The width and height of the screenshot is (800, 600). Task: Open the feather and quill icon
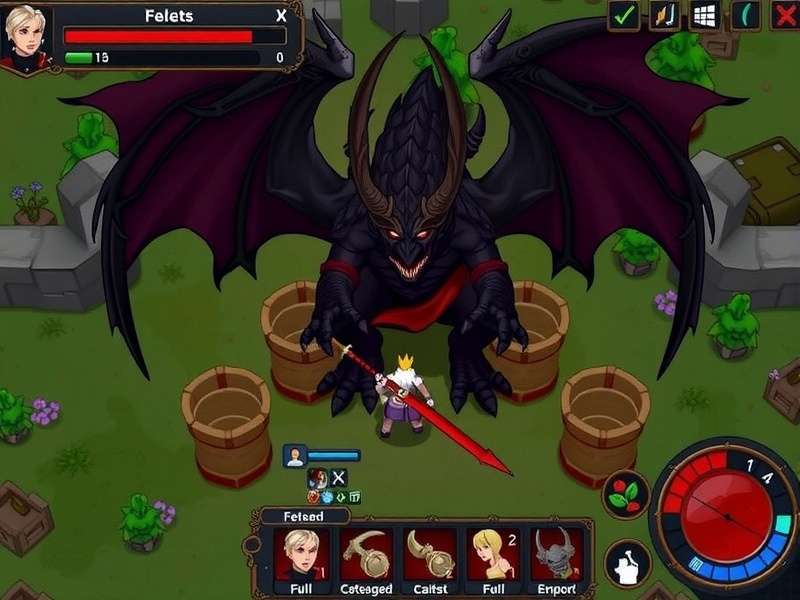[x=665, y=16]
